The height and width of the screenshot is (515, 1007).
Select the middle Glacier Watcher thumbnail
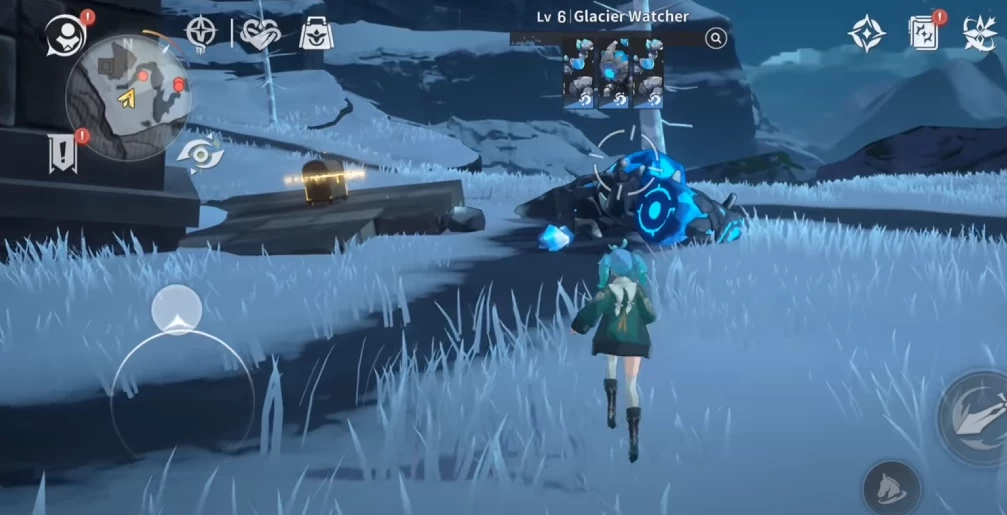(613, 73)
